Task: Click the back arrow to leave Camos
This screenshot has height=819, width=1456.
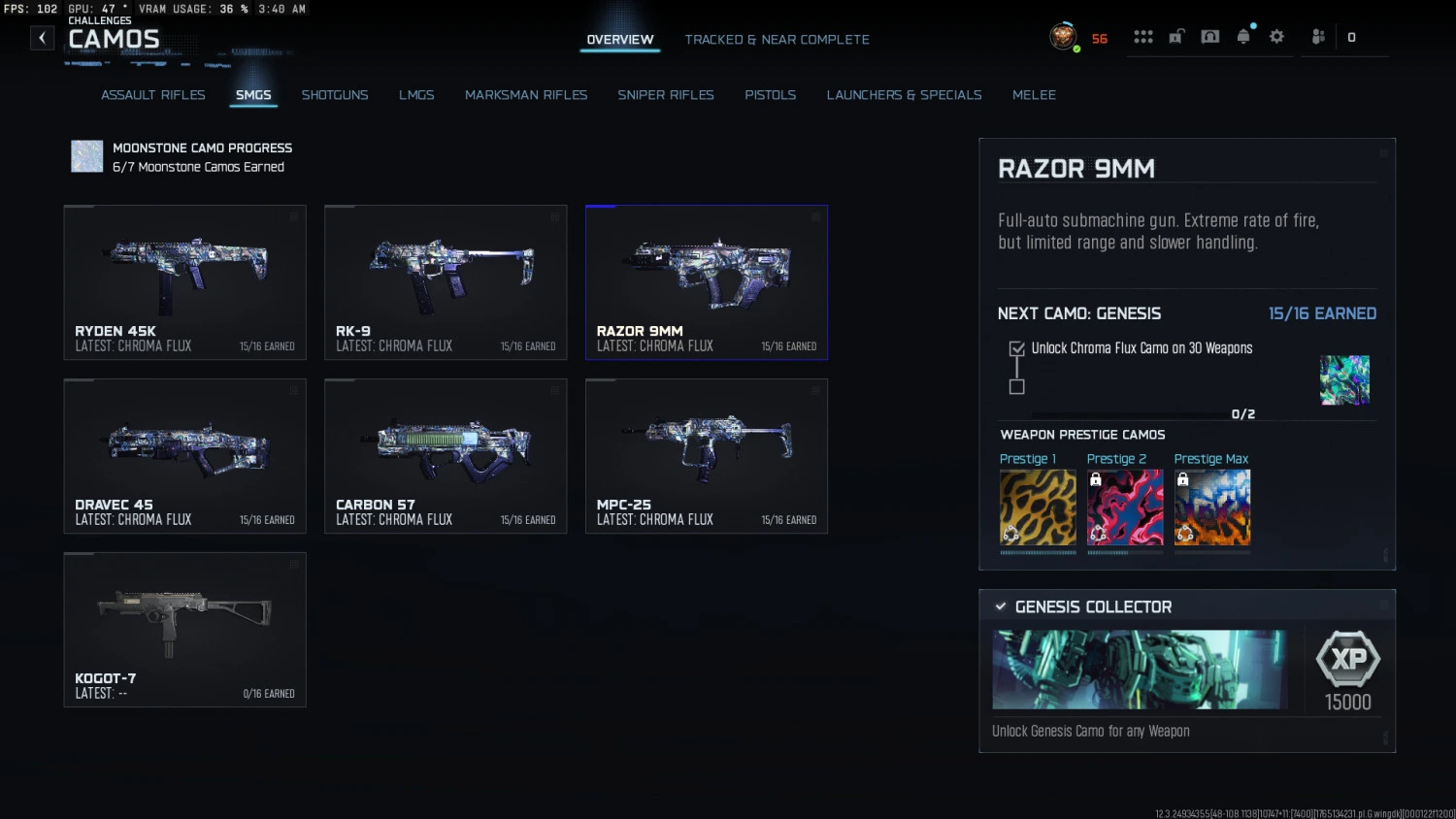Action: point(42,37)
